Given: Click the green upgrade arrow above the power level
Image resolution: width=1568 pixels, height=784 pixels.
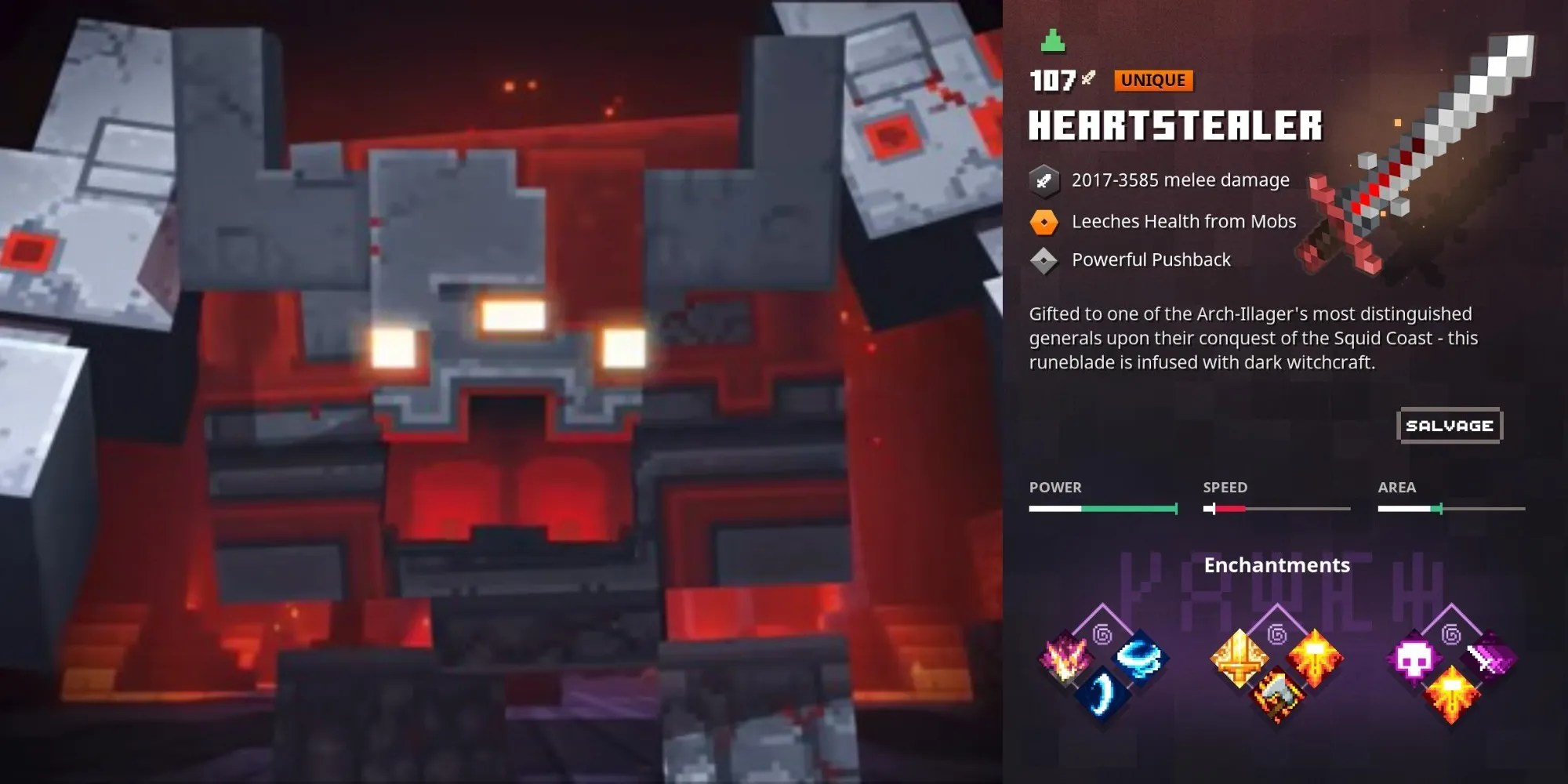Looking at the screenshot, I should click(x=1054, y=41).
